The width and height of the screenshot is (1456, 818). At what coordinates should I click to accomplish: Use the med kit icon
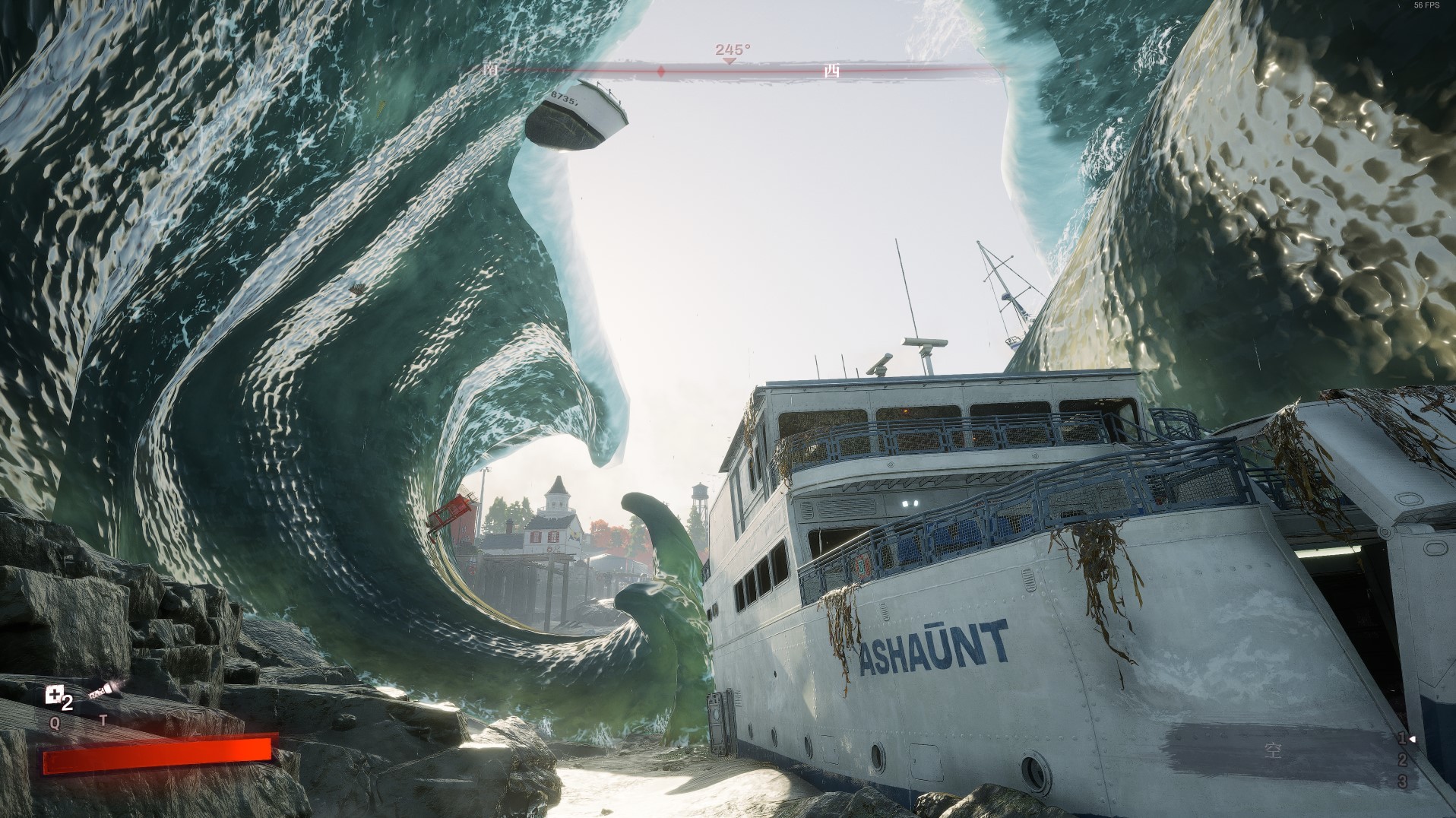coord(55,695)
